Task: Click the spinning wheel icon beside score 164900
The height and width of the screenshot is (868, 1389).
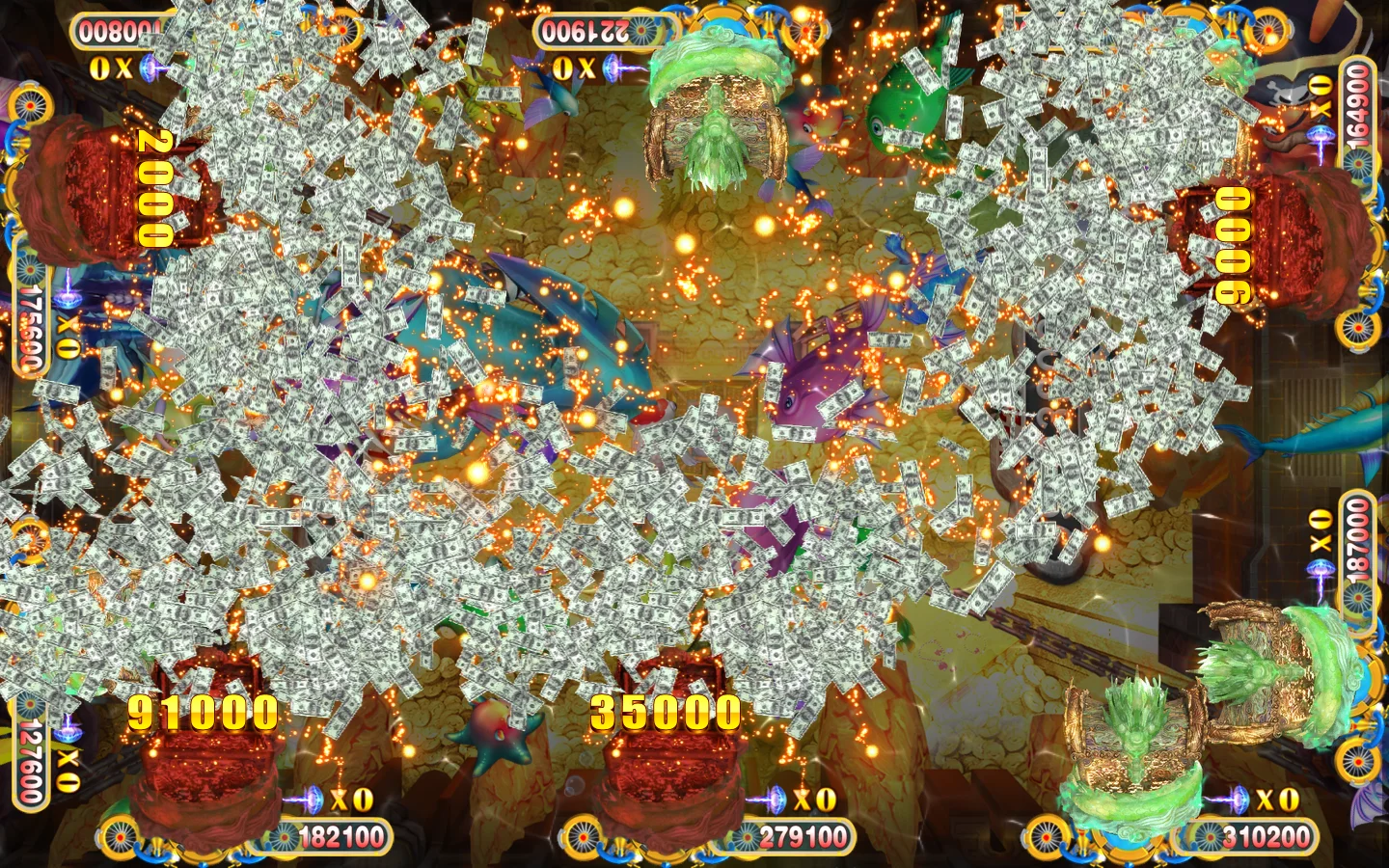Action: [1359, 163]
